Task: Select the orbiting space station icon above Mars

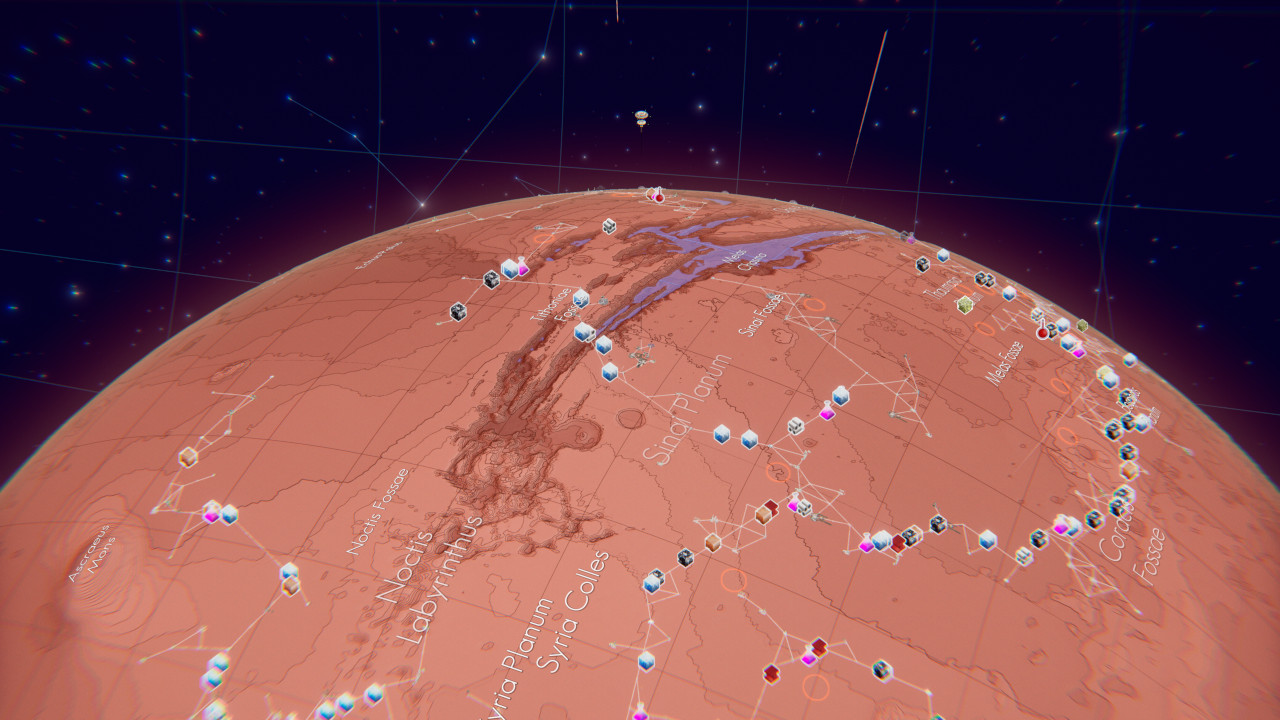Action: [642, 119]
